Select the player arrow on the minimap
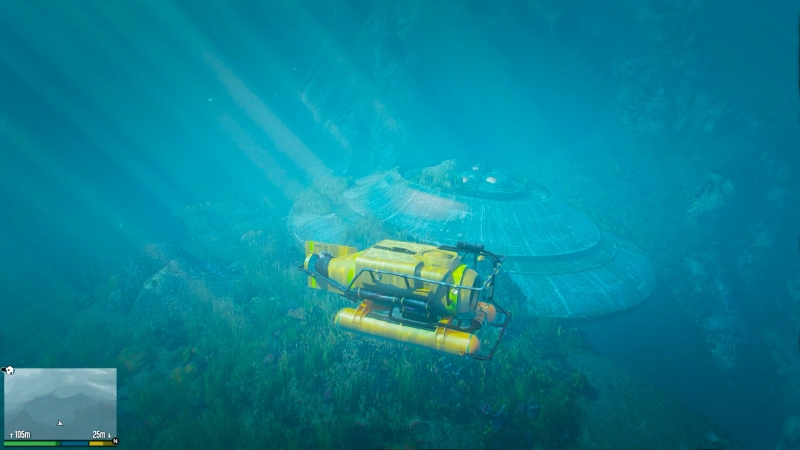 [x=60, y=423]
